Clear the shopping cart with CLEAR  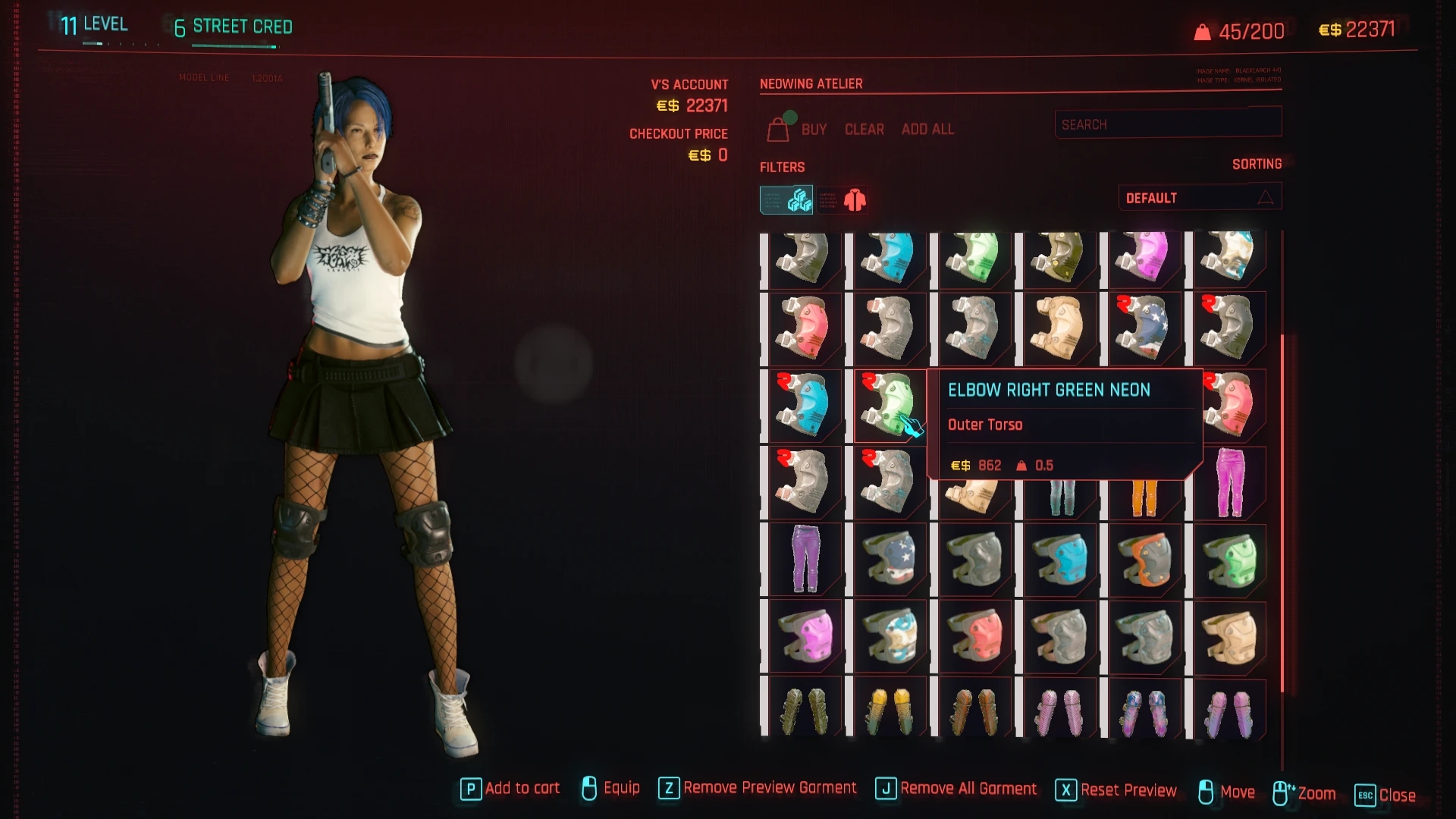coord(864,130)
